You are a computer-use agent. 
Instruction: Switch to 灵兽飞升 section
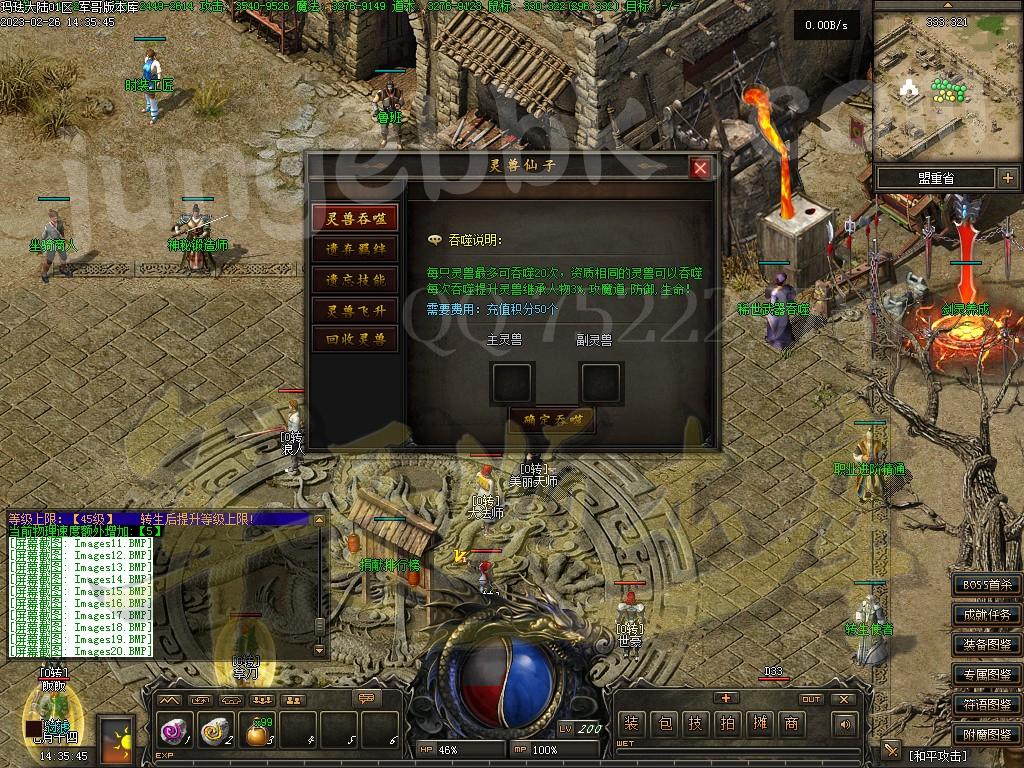tap(354, 310)
